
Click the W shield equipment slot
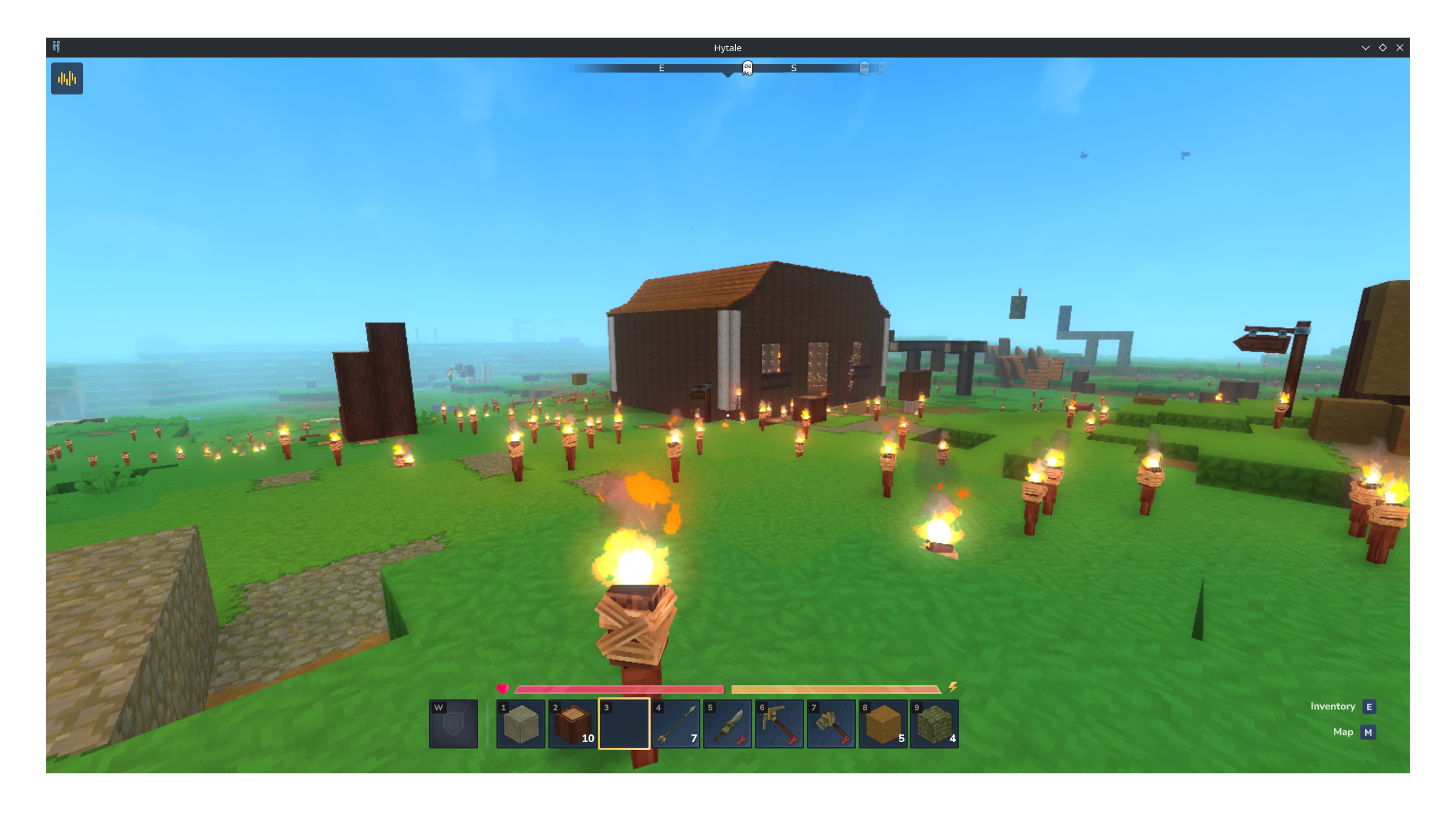tap(453, 724)
